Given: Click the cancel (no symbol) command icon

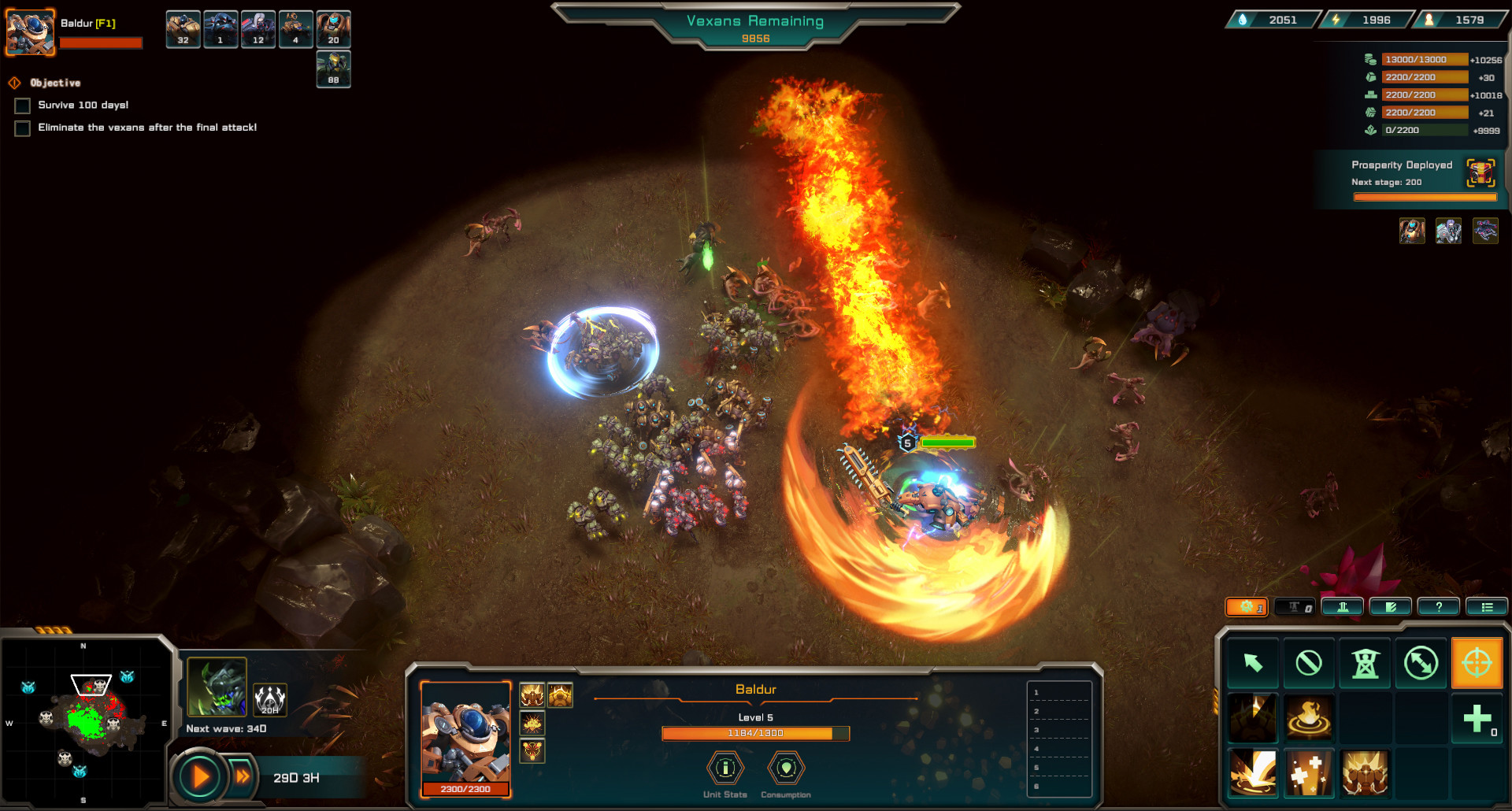Looking at the screenshot, I should (x=1308, y=663).
